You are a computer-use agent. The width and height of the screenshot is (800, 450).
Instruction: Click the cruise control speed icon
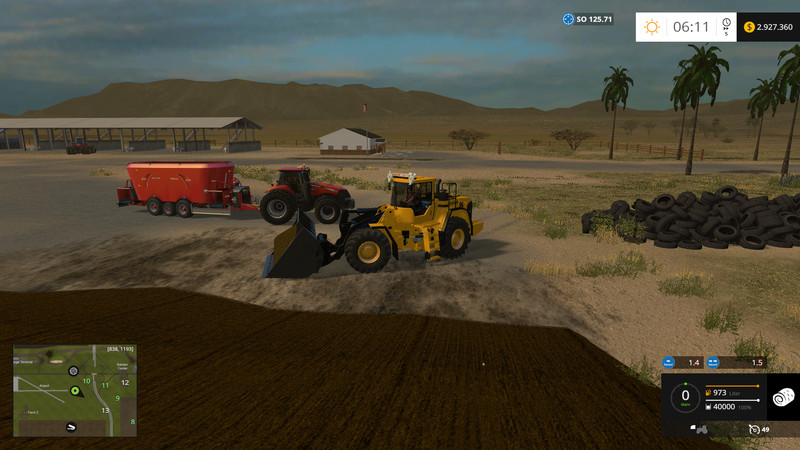(755, 429)
